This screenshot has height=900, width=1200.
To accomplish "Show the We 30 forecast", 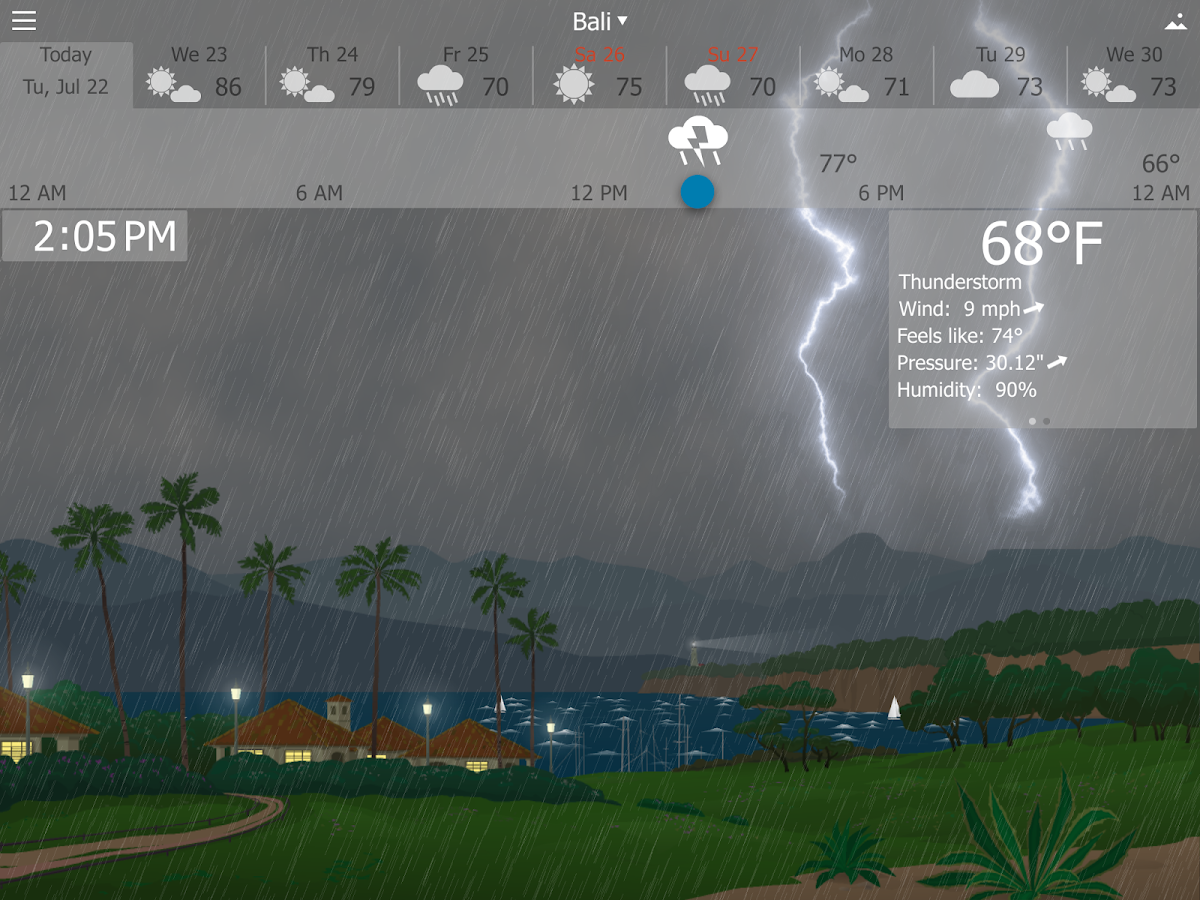I will coord(1133,74).
